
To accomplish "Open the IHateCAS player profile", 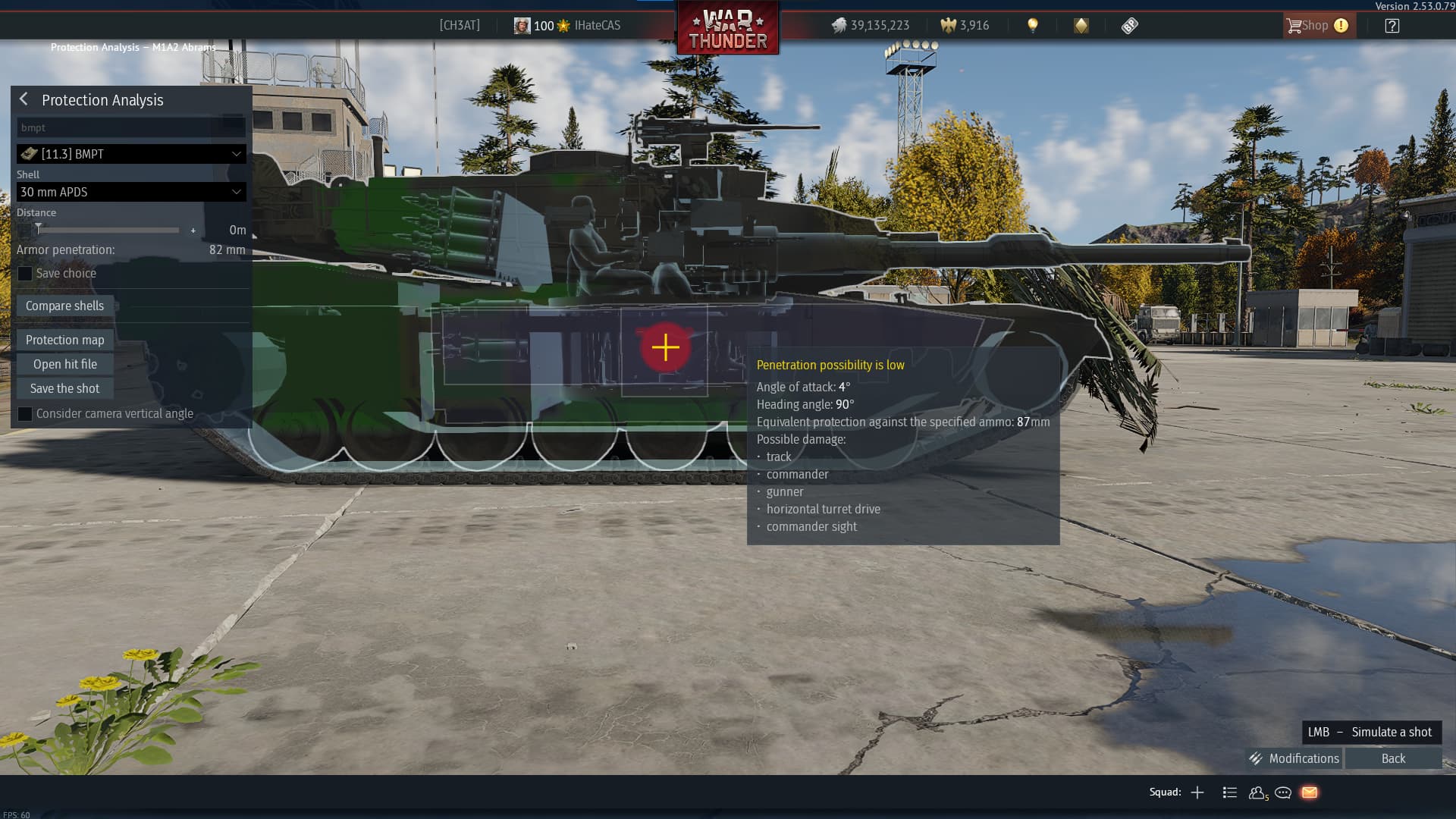I will (596, 25).
